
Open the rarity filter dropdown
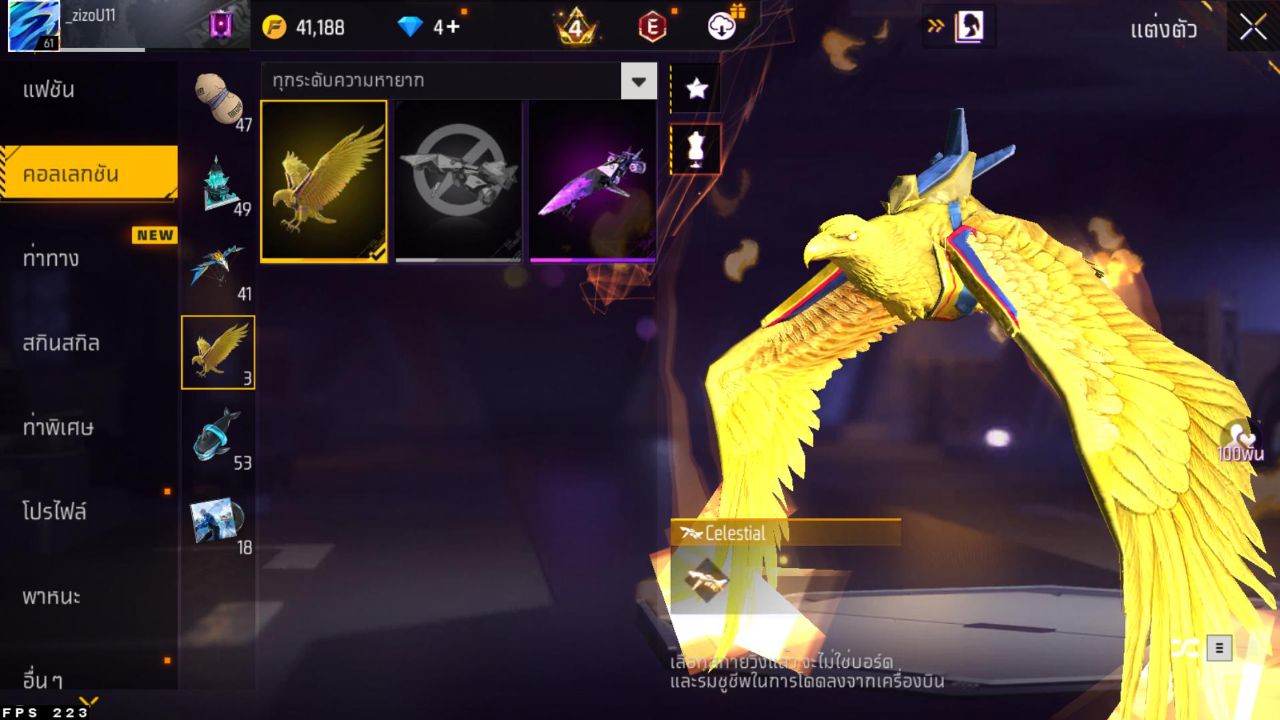[640, 81]
